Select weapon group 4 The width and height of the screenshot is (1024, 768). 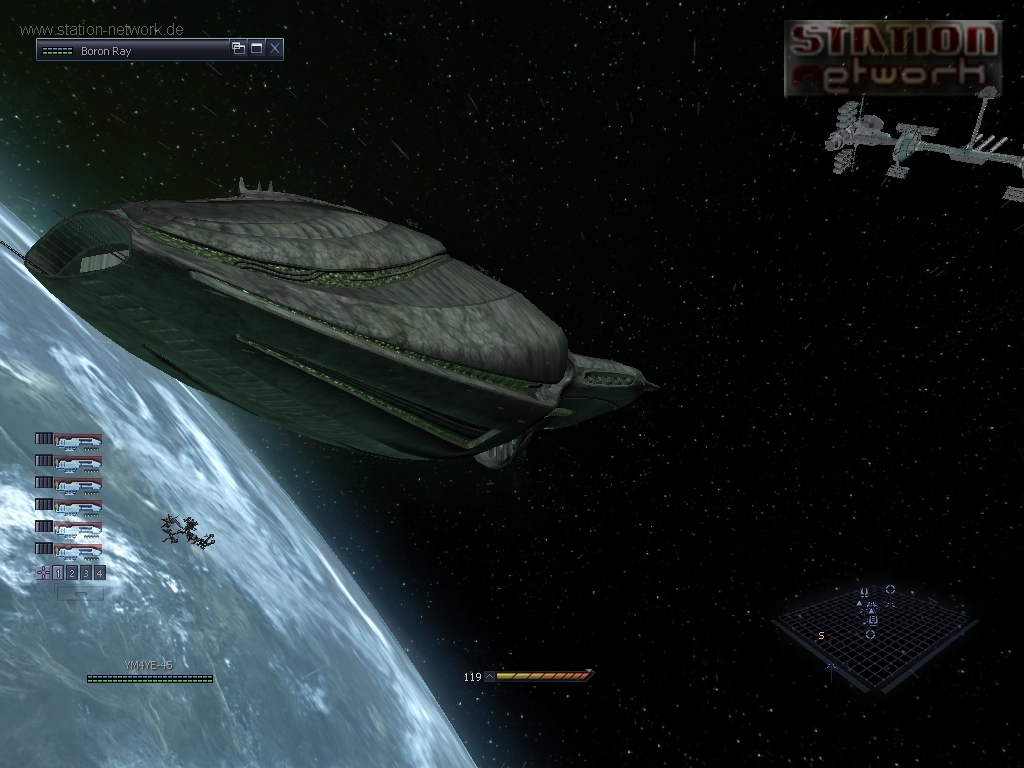(x=100, y=573)
